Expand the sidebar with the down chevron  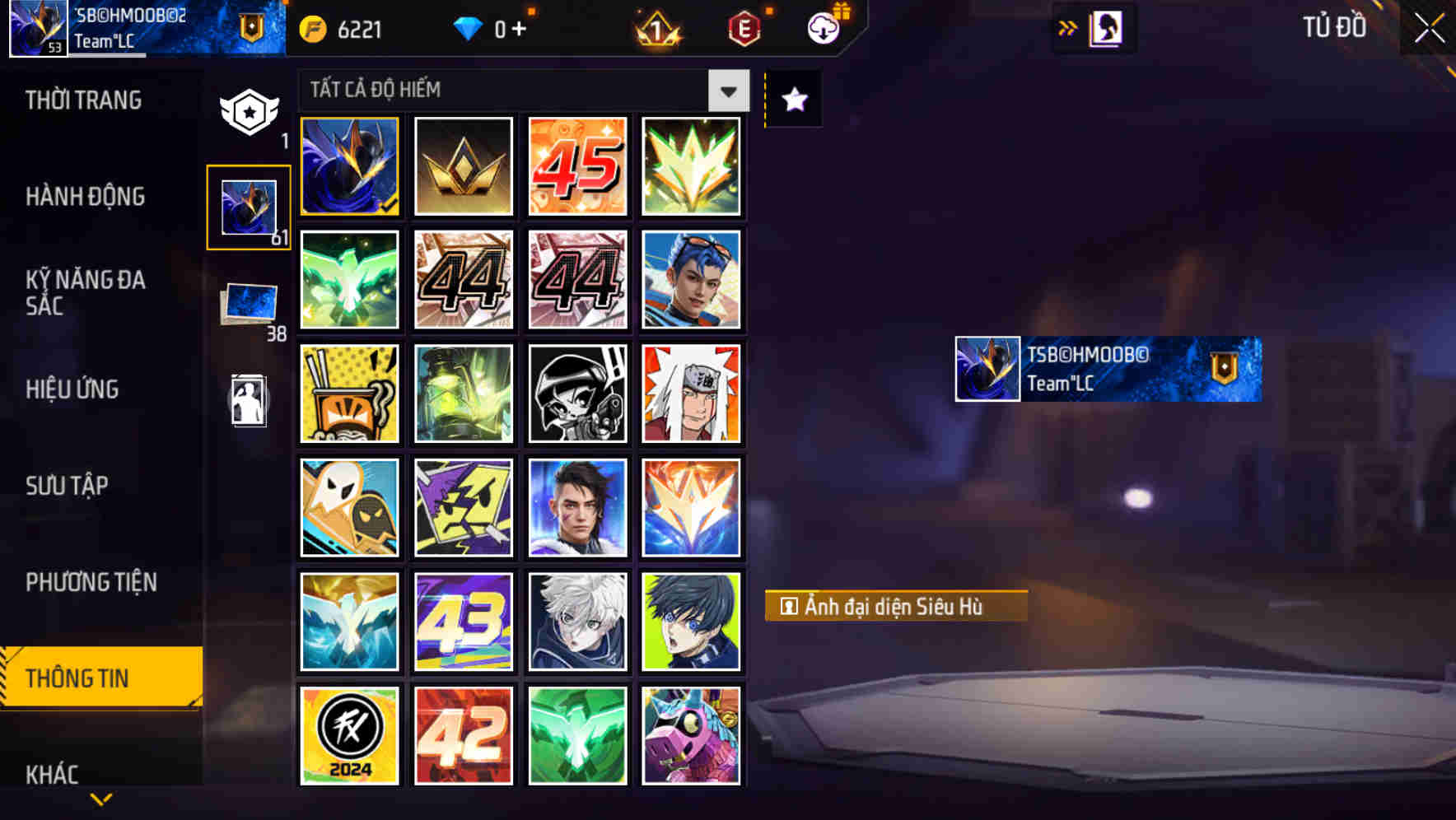click(100, 799)
